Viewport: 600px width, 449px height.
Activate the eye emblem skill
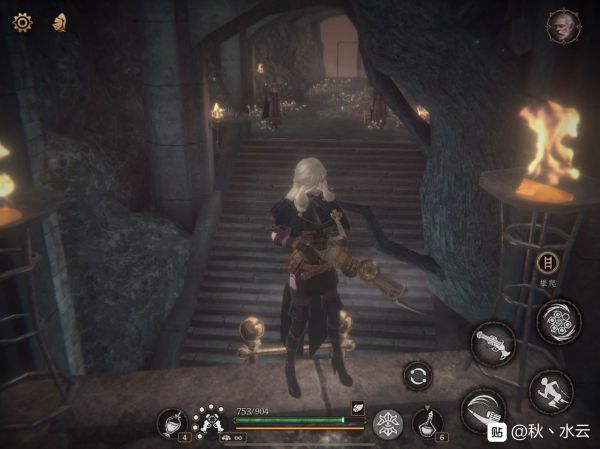[x=387, y=424]
